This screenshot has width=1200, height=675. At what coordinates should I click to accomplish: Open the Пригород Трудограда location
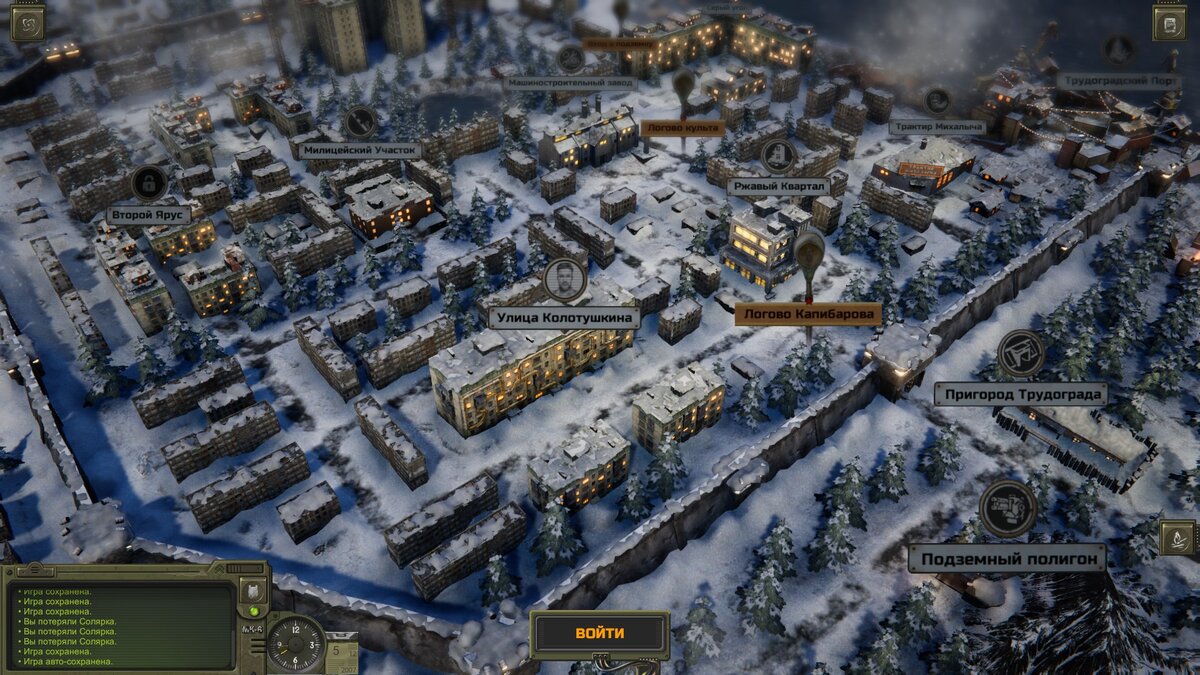(x=1021, y=393)
